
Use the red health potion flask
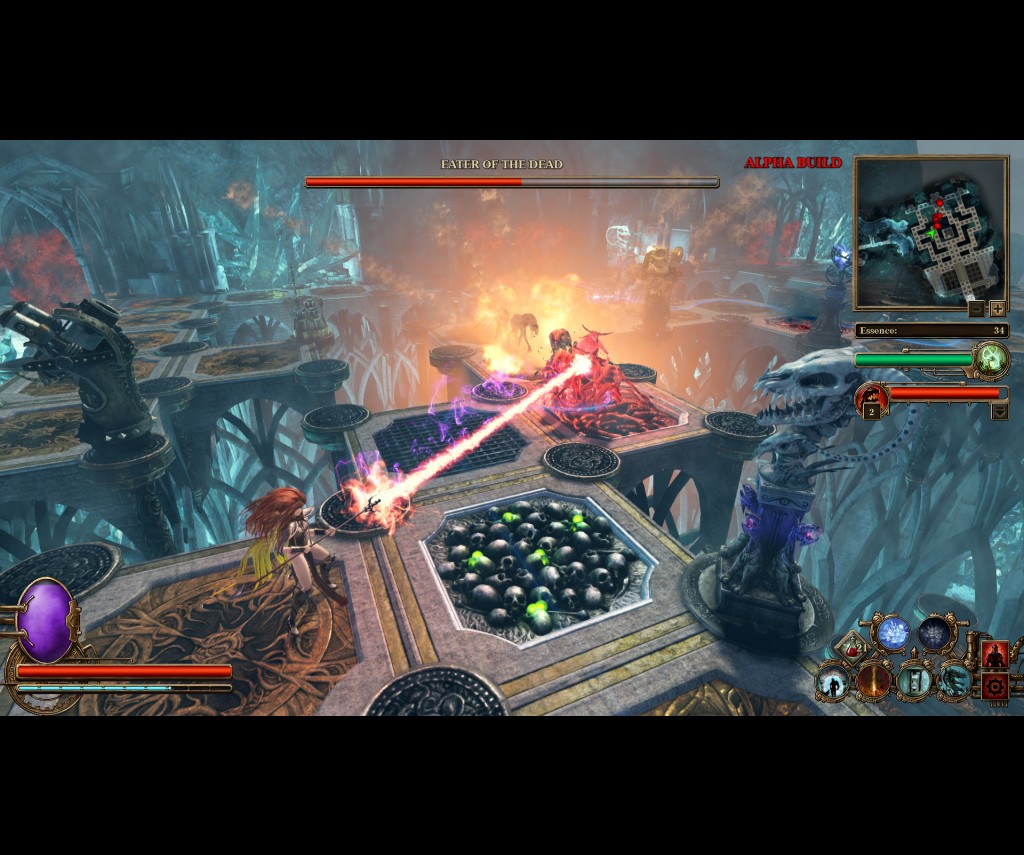click(853, 650)
